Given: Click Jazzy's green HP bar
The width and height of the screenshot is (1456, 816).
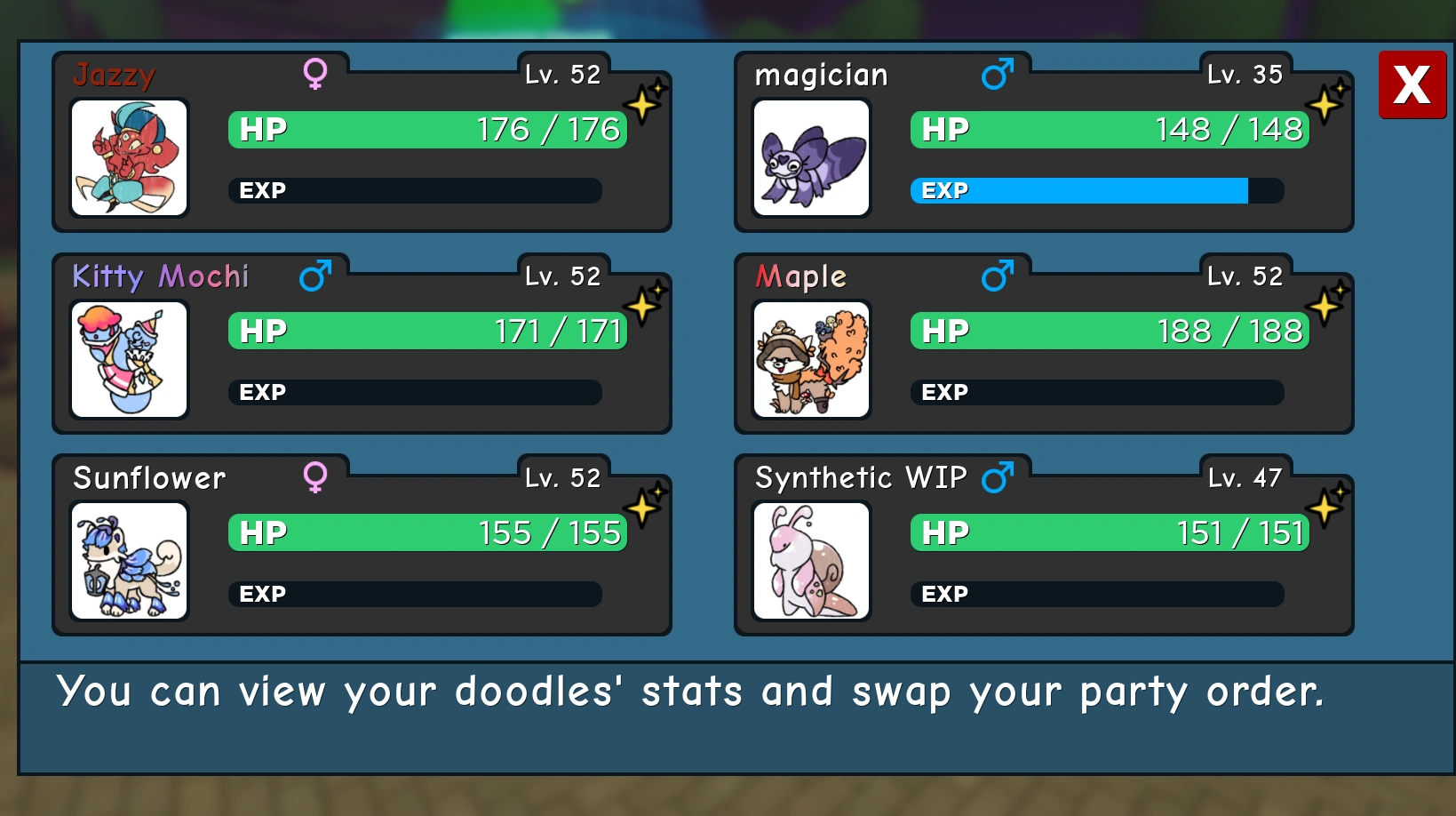Looking at the screenshot, I should (x=427, y=130).
